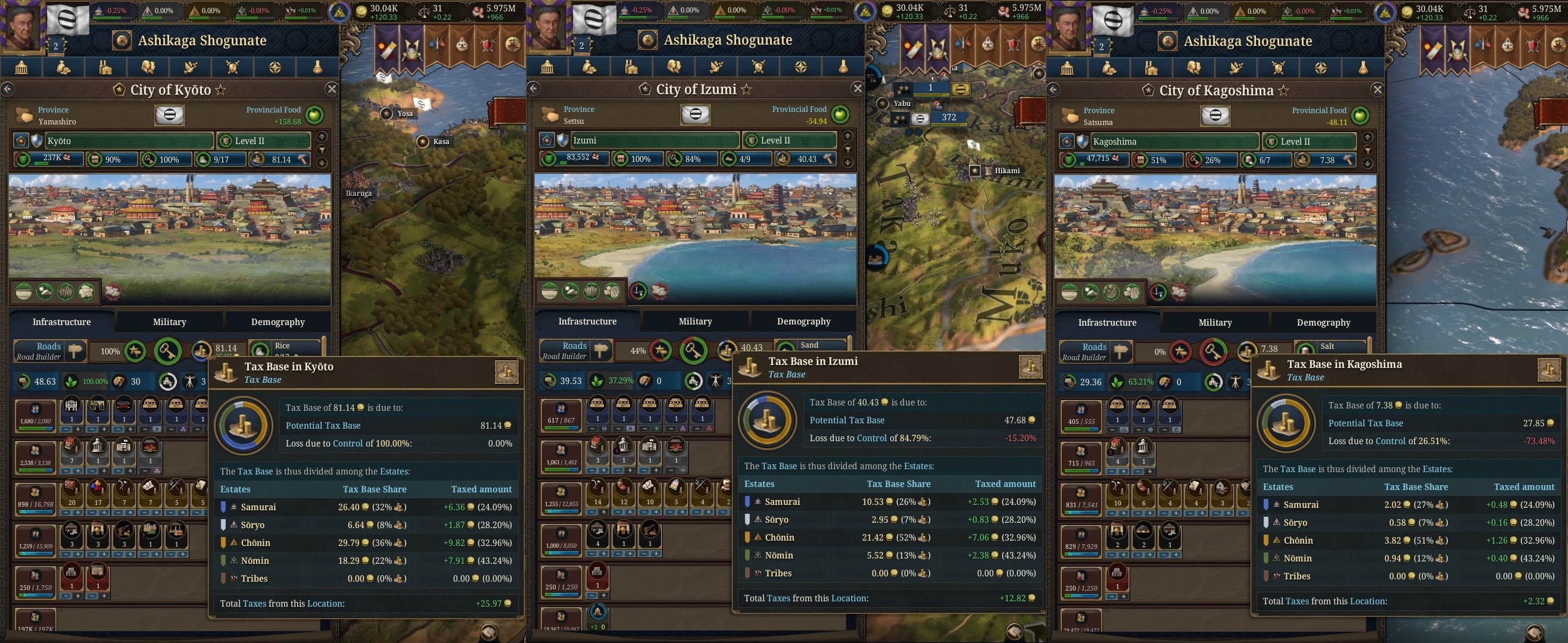Open the Control link in Izumi tax breakdown

click(x=872, y=438)
